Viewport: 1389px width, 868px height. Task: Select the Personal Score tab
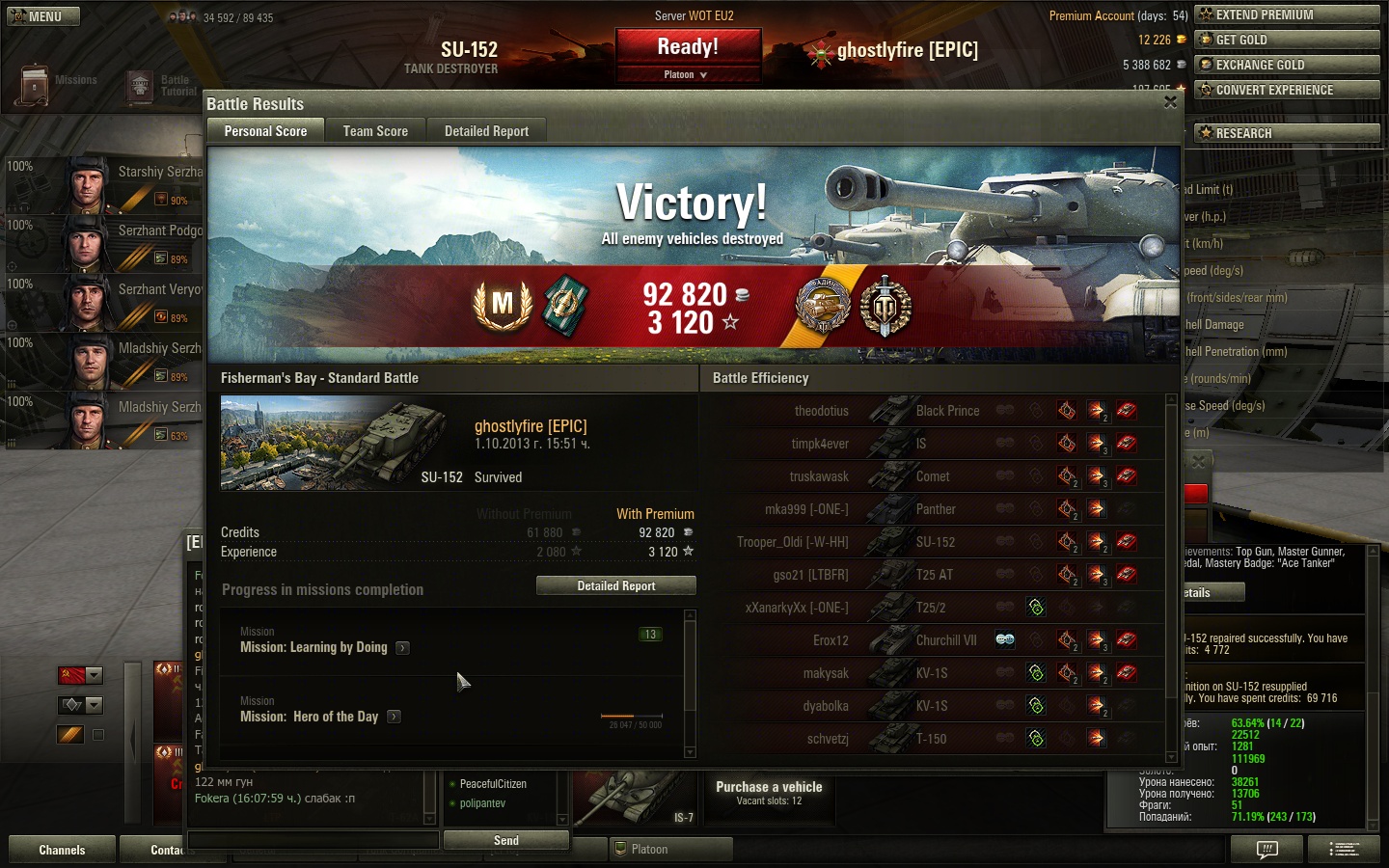point(265,131)
